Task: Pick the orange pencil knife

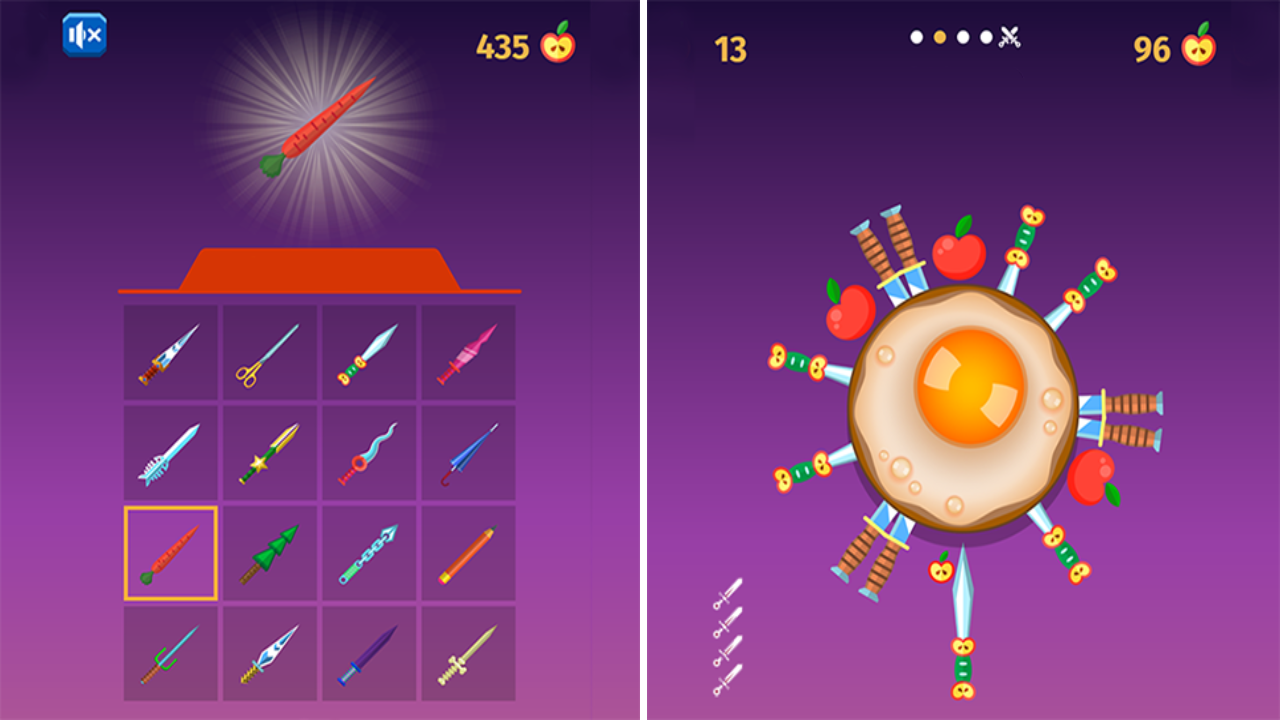Action: pos(468,552)
